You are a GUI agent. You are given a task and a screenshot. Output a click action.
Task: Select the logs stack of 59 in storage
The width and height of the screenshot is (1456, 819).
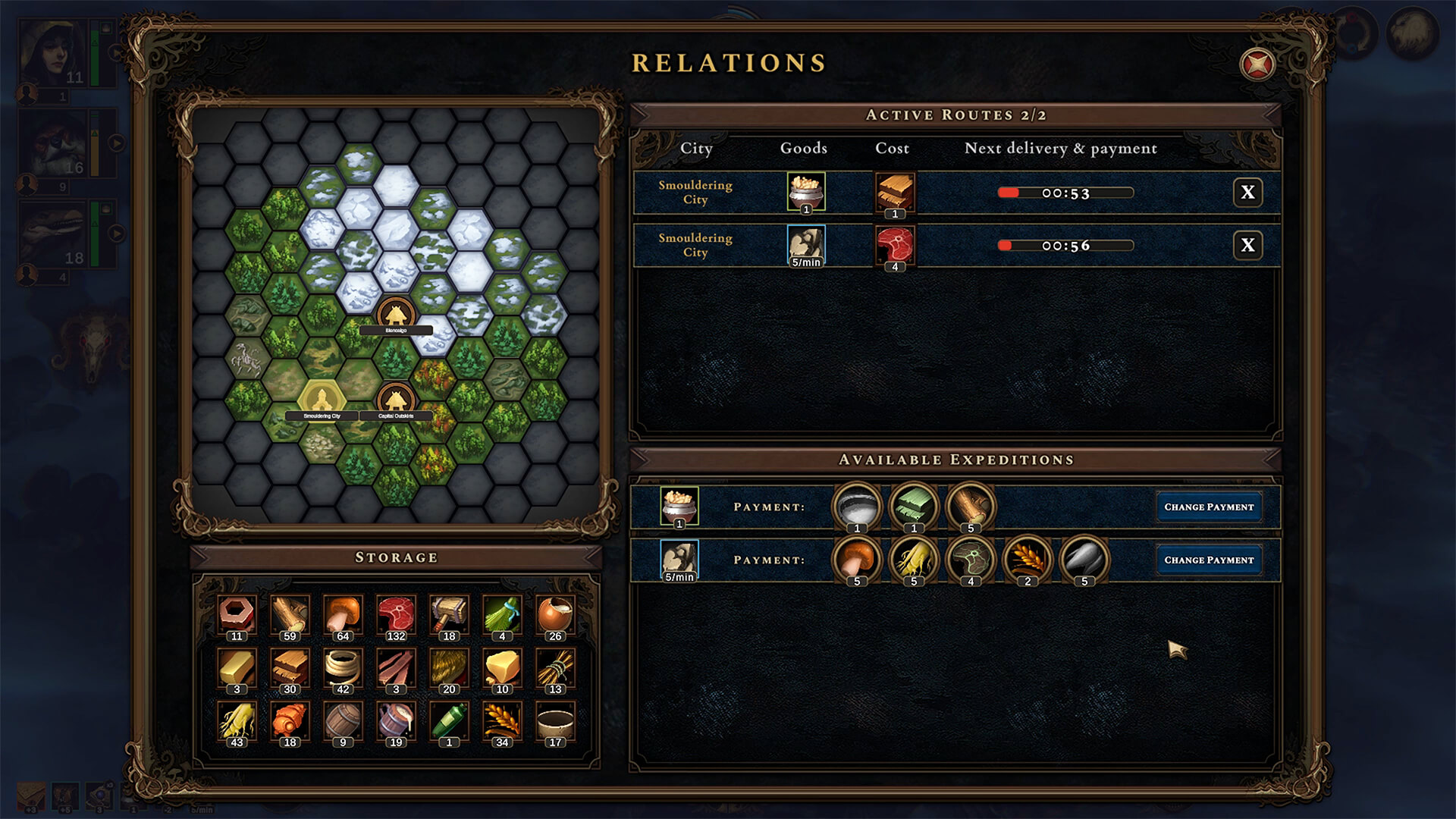[290, 615]
